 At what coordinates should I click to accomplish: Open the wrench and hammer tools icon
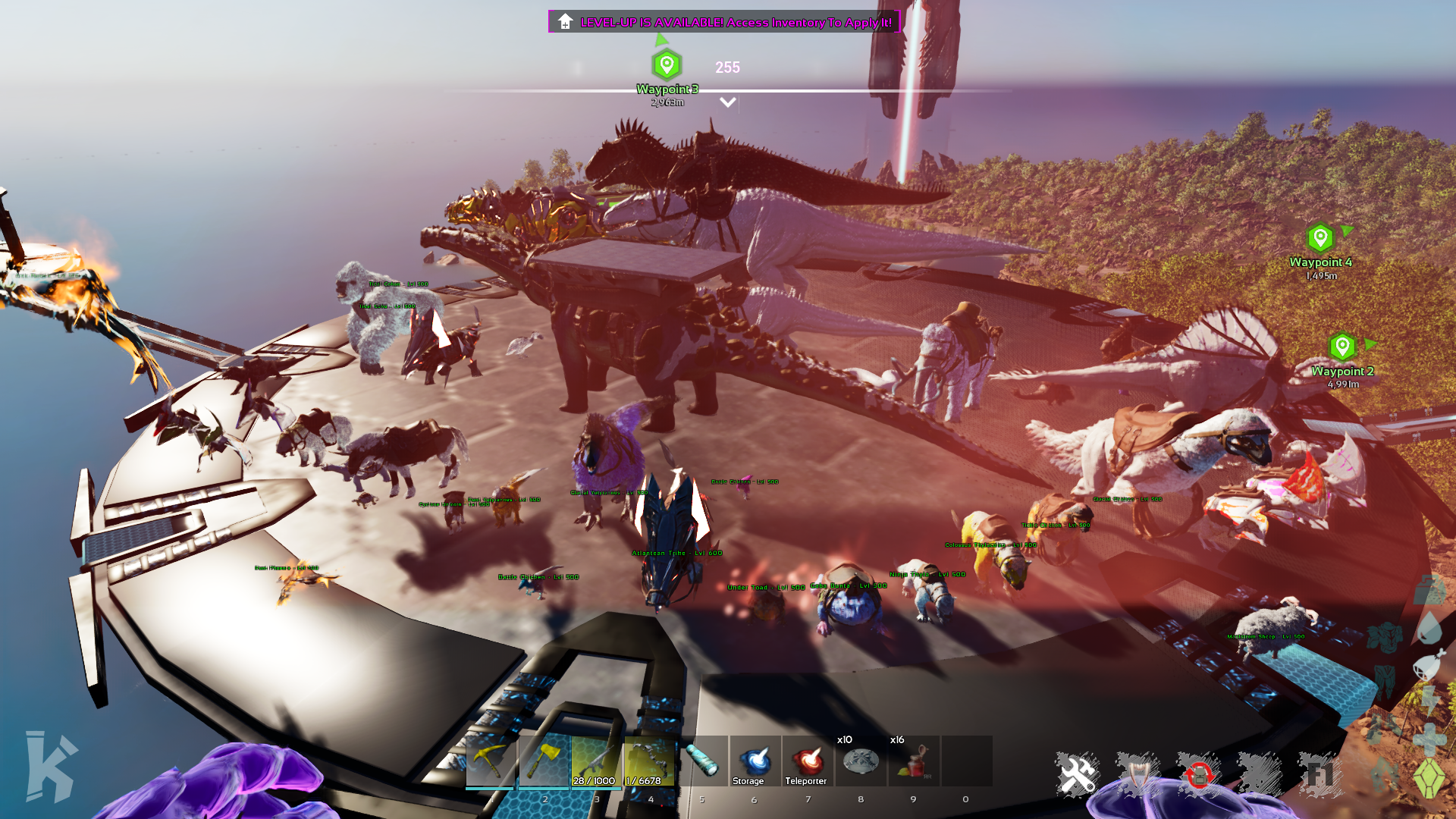click(x=1077, y=775)
